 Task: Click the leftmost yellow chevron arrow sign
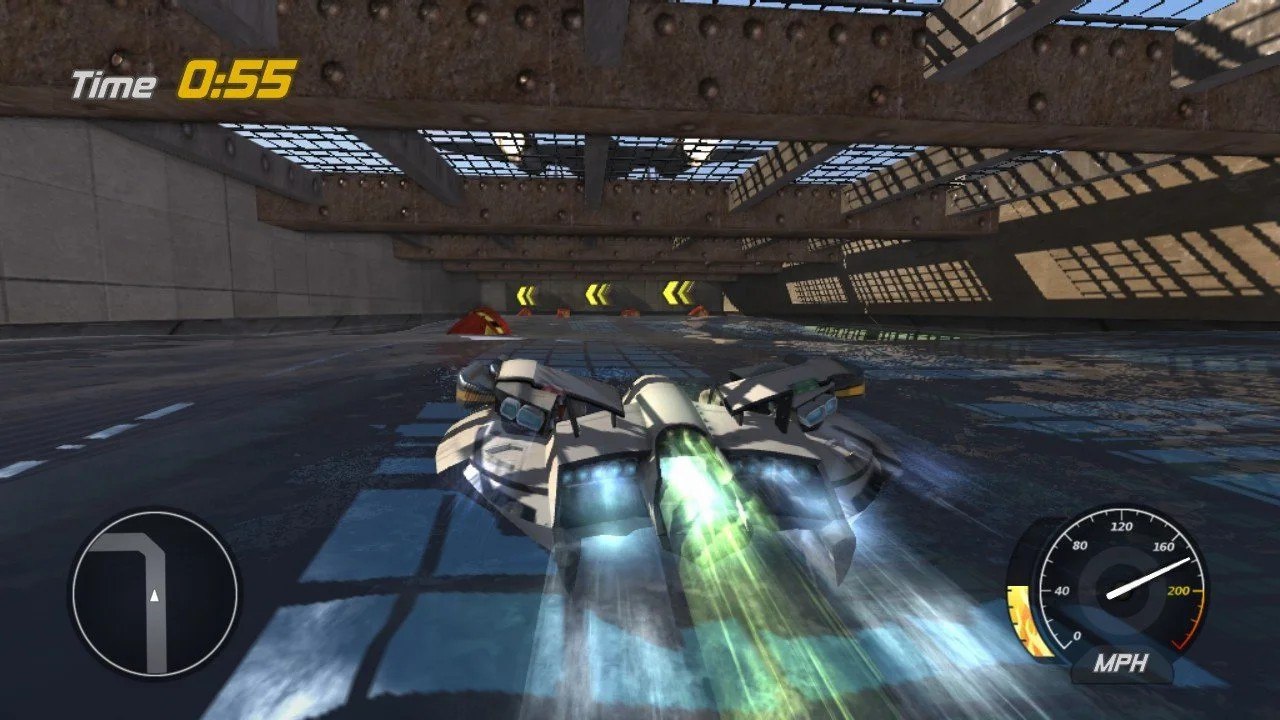click(x=526, y=292)
